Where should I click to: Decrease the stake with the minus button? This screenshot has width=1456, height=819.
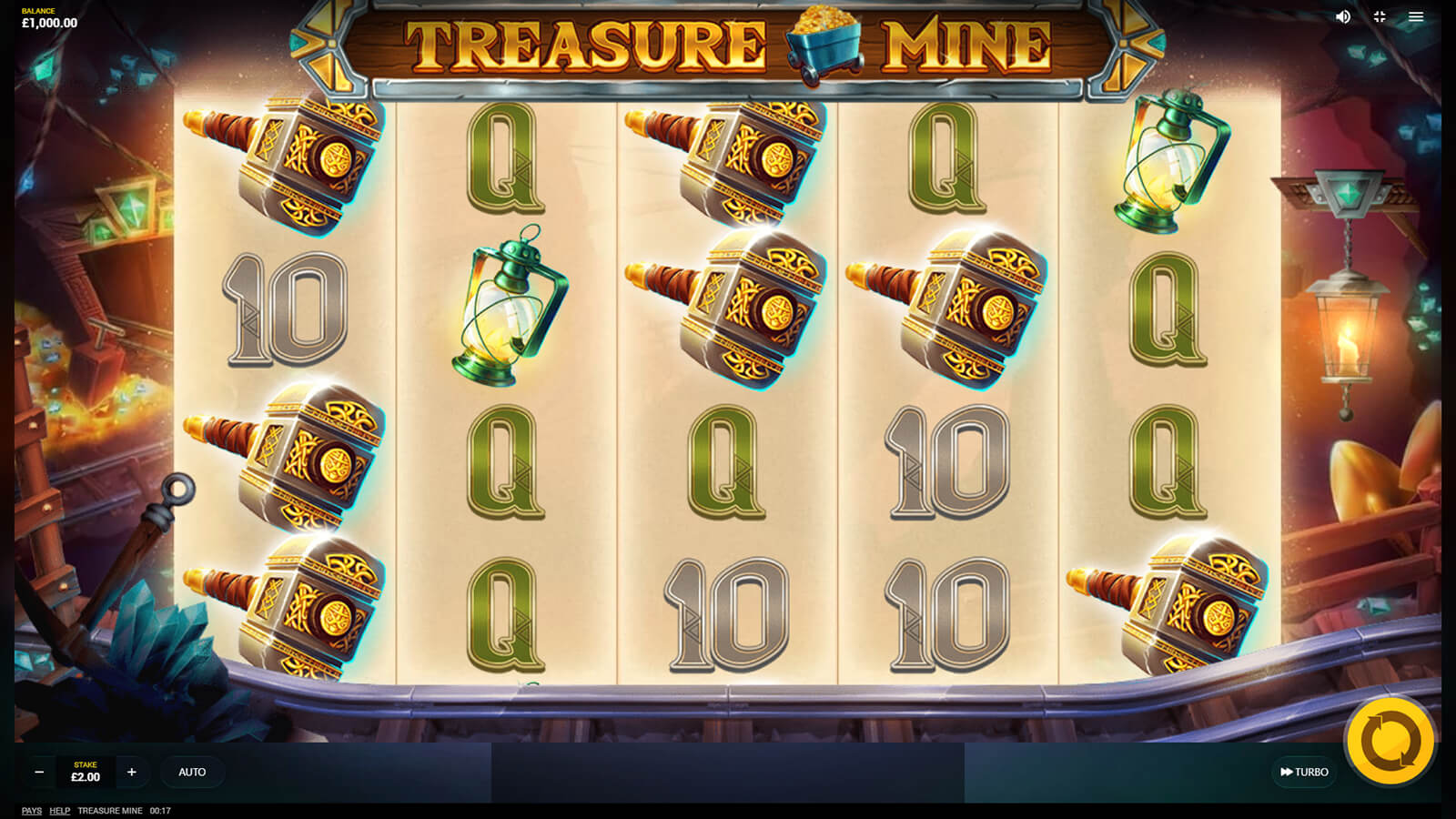39,772
